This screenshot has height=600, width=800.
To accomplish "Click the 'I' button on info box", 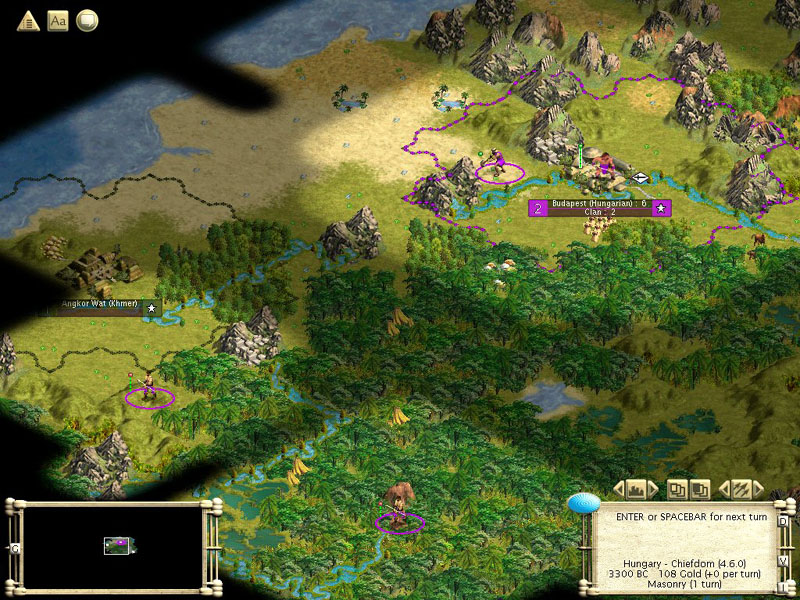I will (784, 587).
